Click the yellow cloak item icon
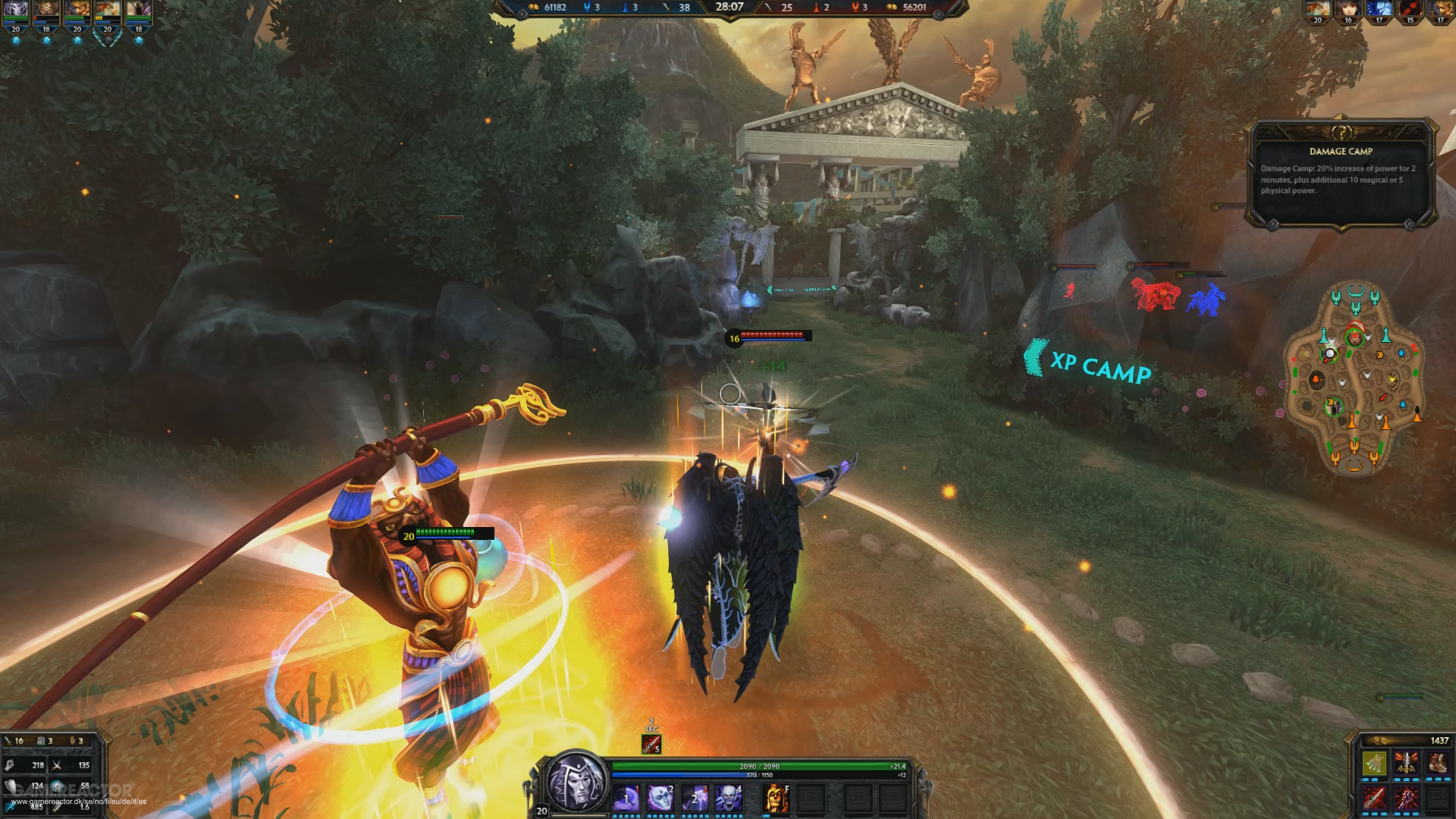The image size is (1456, 819). tap(1374, 764)
